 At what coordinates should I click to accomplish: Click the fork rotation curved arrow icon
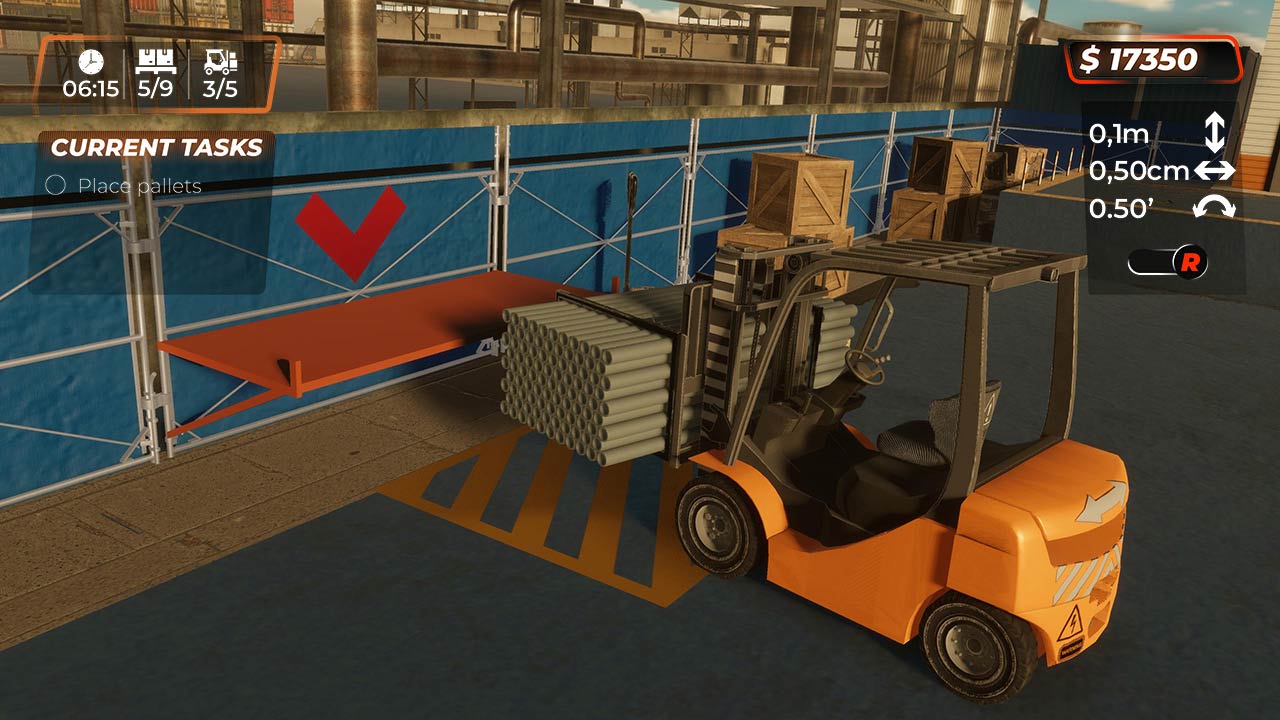pyautogui.click(x=1215, y=208)
